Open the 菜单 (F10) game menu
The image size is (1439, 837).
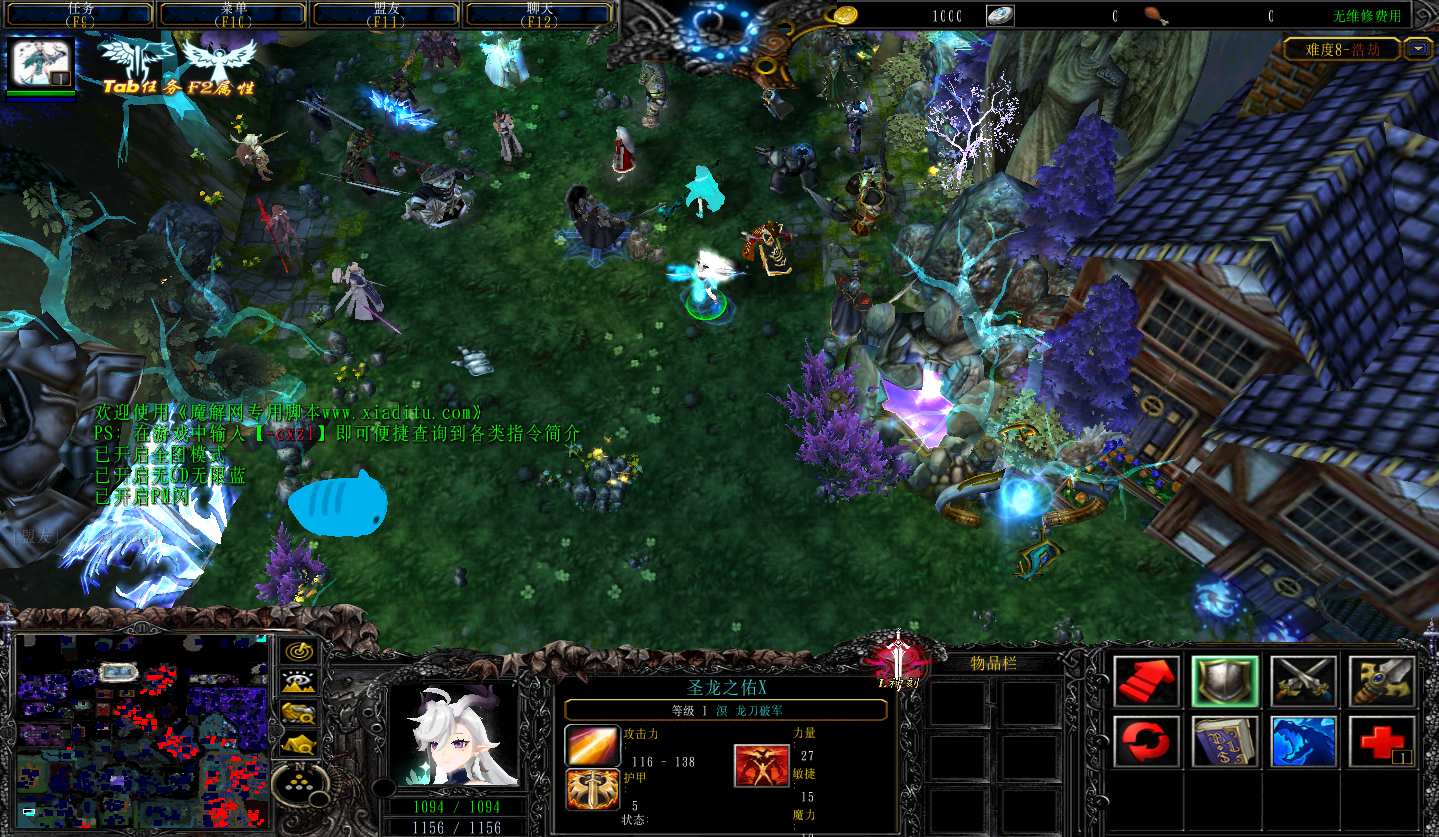coord(233,14)
